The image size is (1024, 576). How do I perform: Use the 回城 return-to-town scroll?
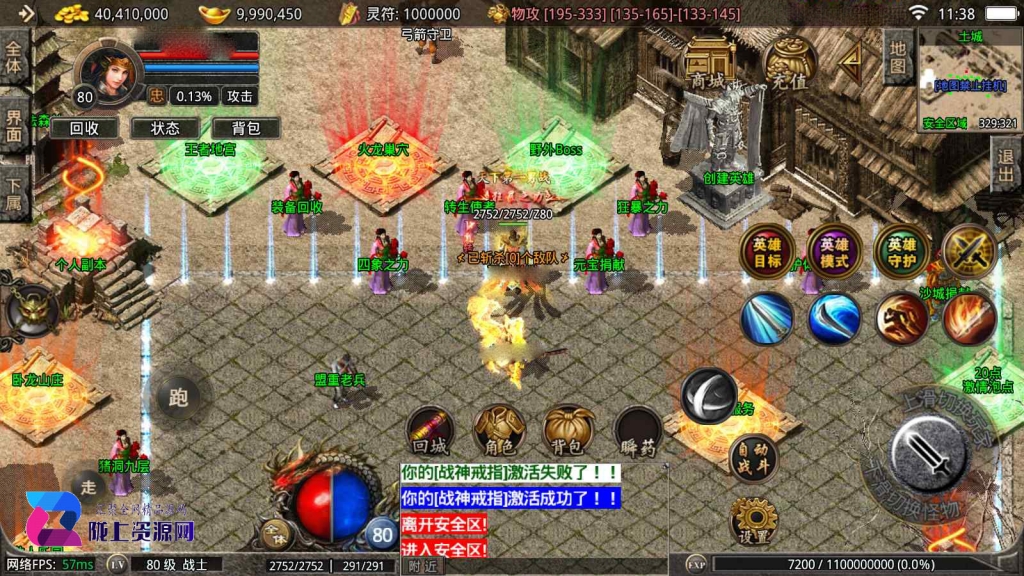pos(432,431)
